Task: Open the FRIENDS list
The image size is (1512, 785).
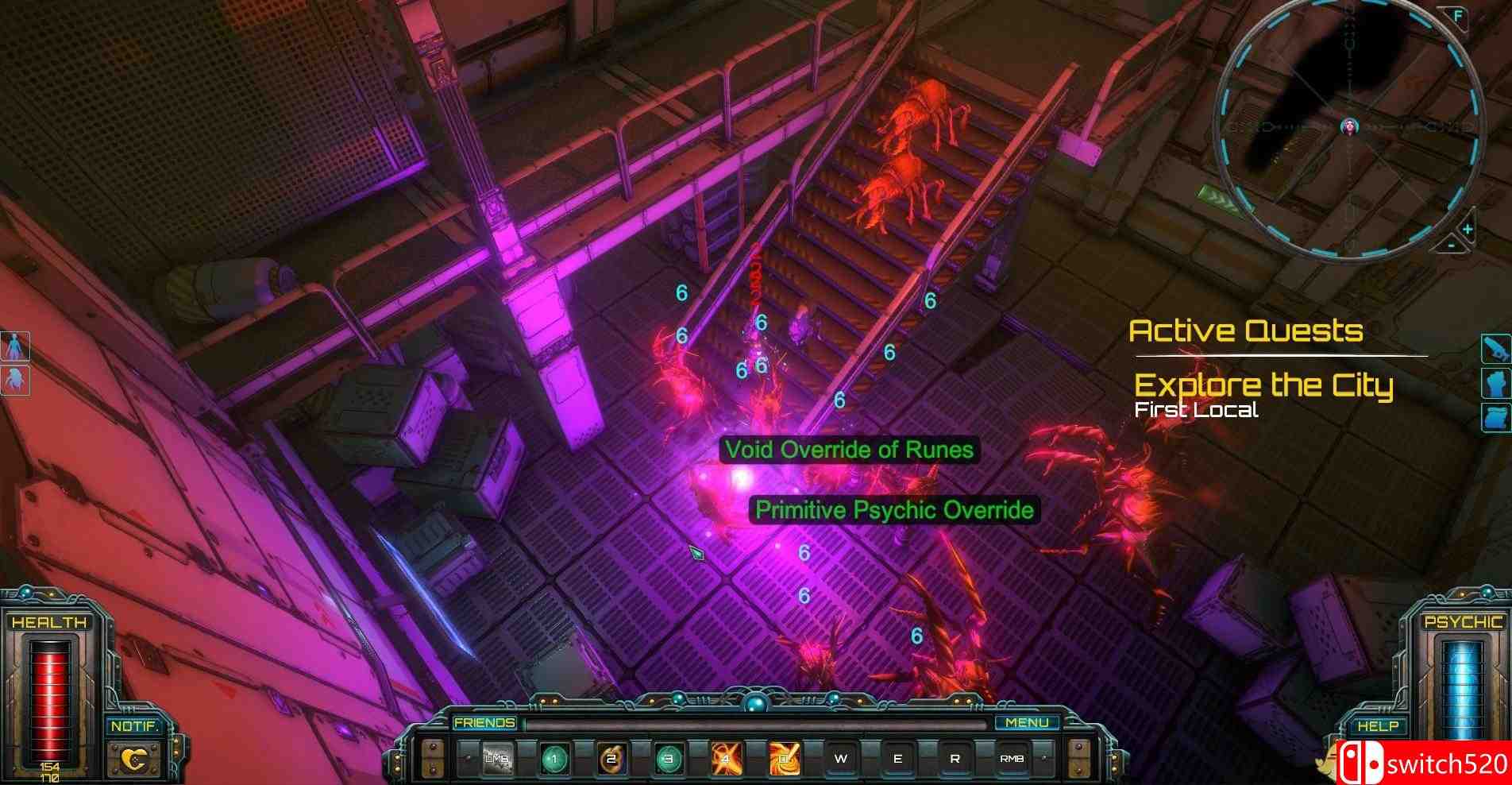Action: (x=484, y=721)
